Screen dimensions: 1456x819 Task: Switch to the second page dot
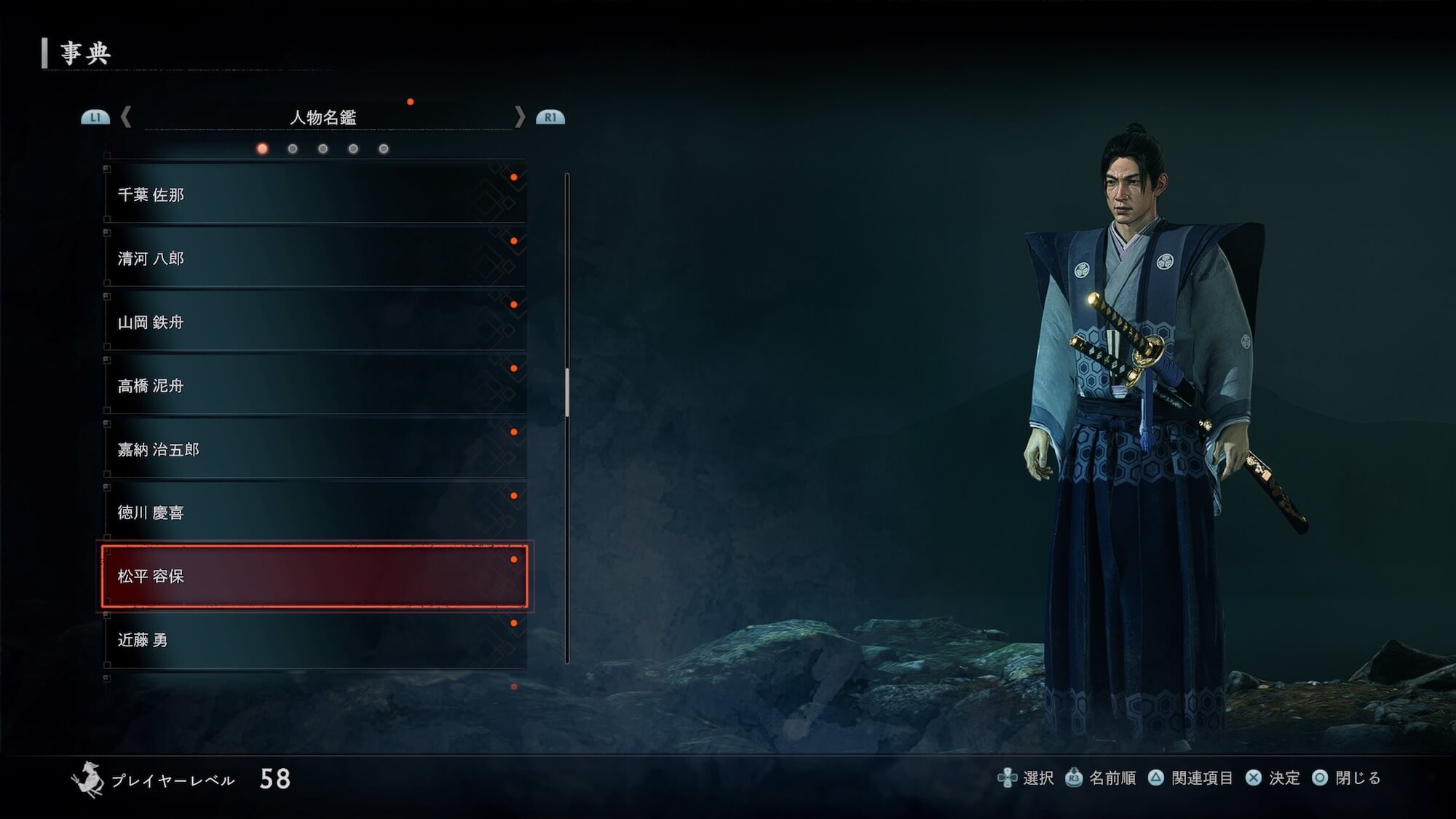click(293, 149)
